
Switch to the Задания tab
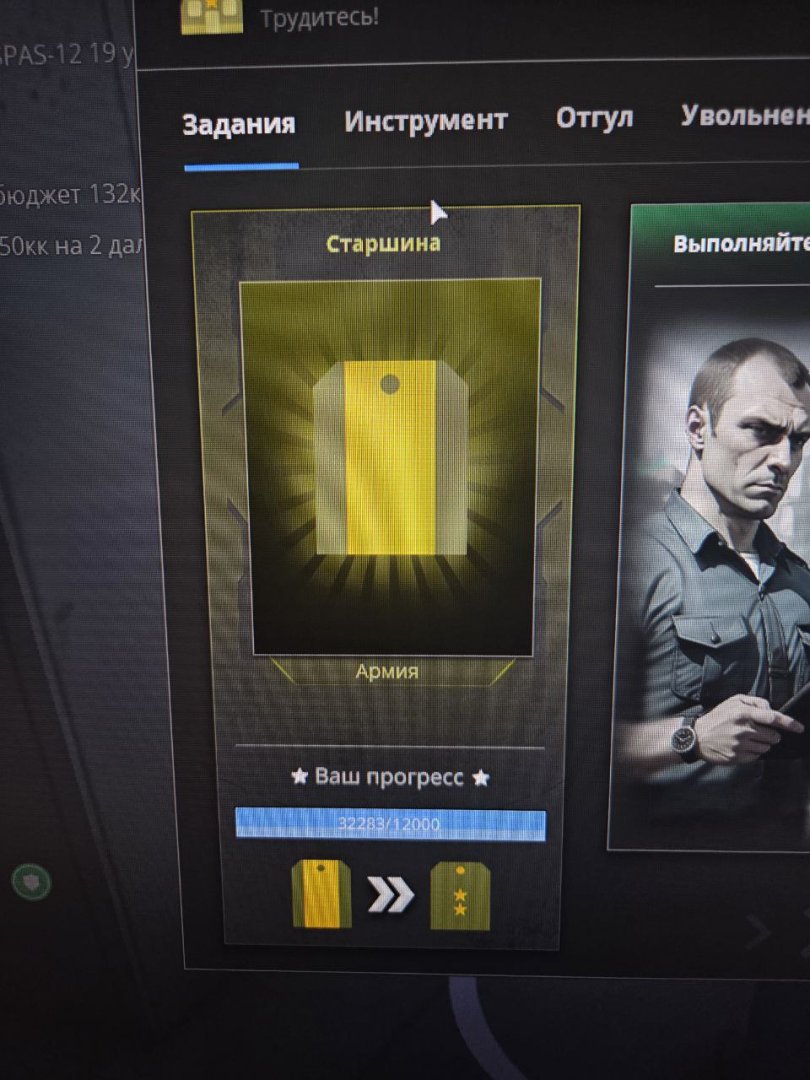click(x=239, y=124)
